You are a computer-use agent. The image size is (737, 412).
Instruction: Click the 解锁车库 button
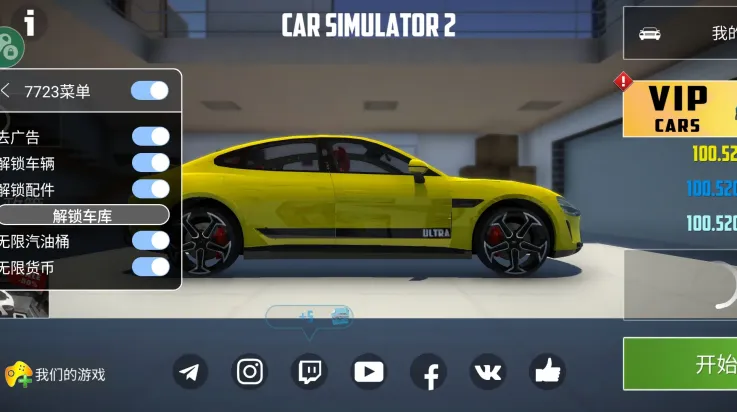(x=84, y=215)
